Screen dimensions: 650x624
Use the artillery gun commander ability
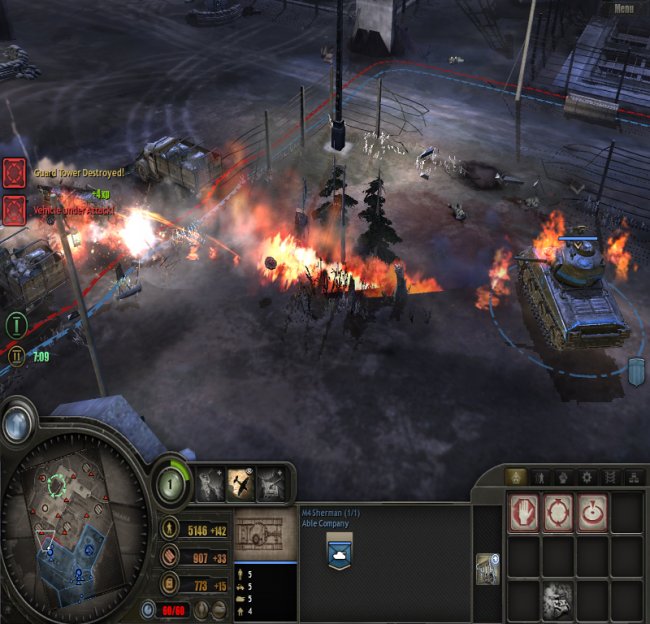271,484
